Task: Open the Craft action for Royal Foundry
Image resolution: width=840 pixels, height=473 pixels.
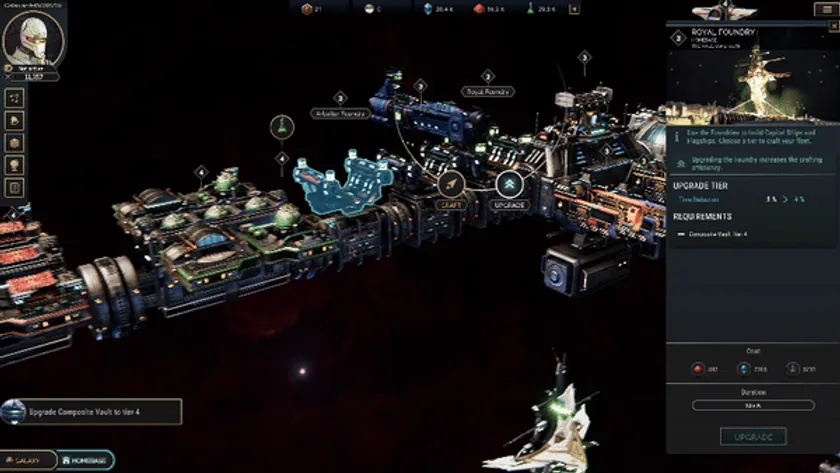Action: 452,184
